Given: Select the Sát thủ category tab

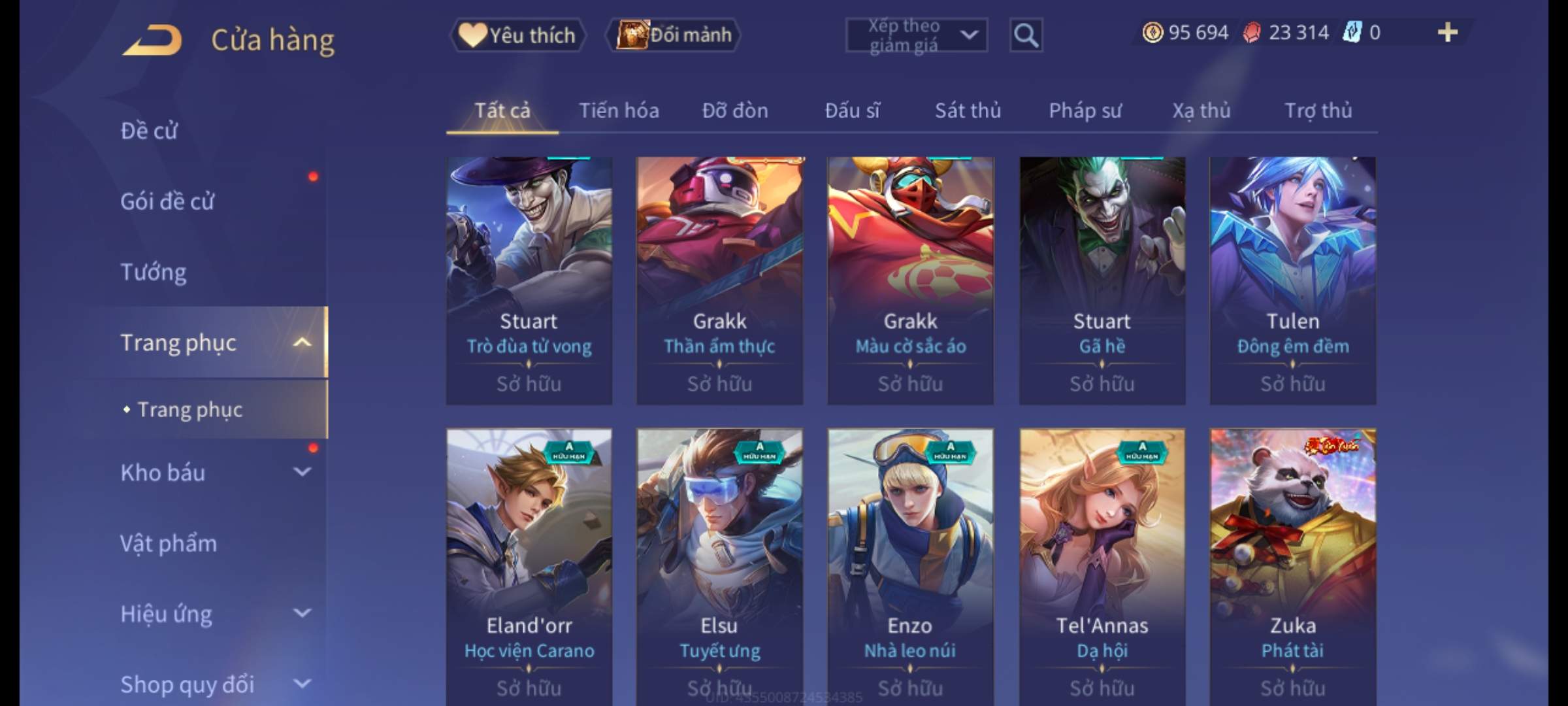Looking at the screenshot, I should point(968,110).
